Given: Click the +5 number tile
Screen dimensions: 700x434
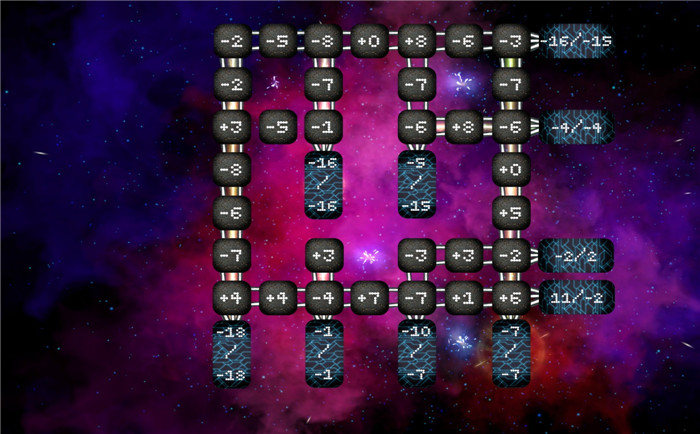Looking at the screenshot, I should coord(510,212).
